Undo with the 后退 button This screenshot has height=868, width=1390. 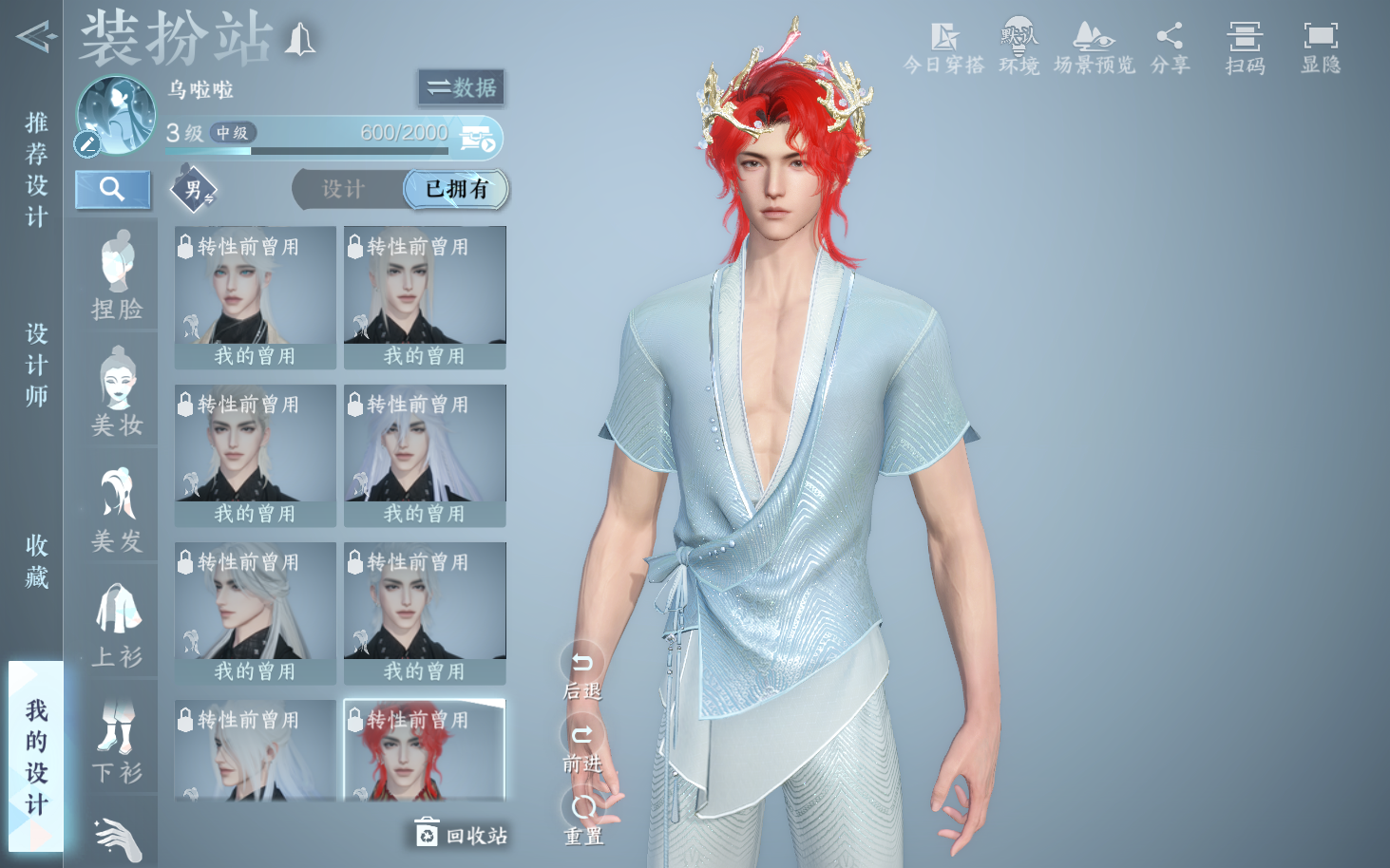pos(582,671)
